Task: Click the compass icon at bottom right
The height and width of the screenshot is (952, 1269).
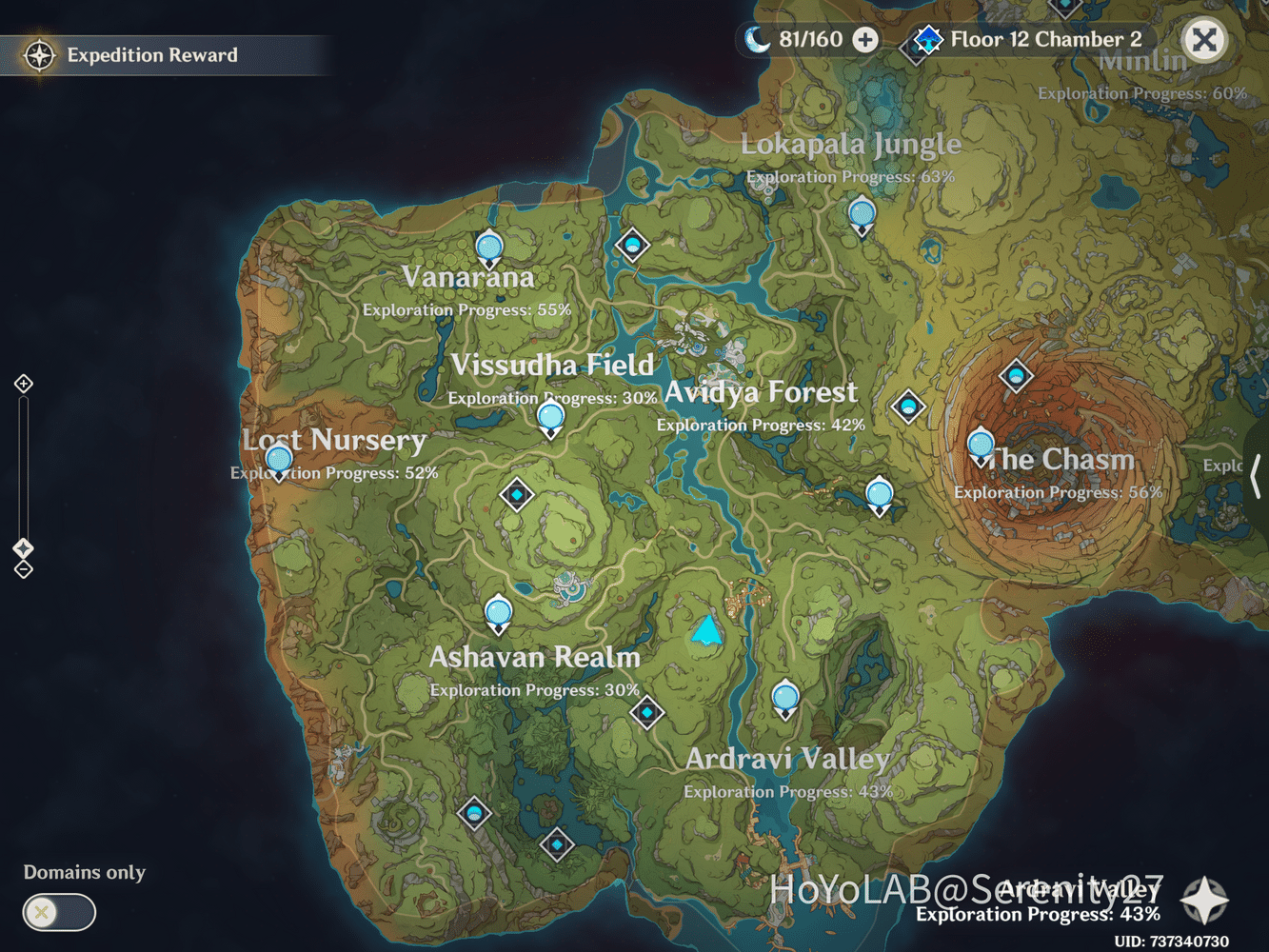Action: point(1204,899)
